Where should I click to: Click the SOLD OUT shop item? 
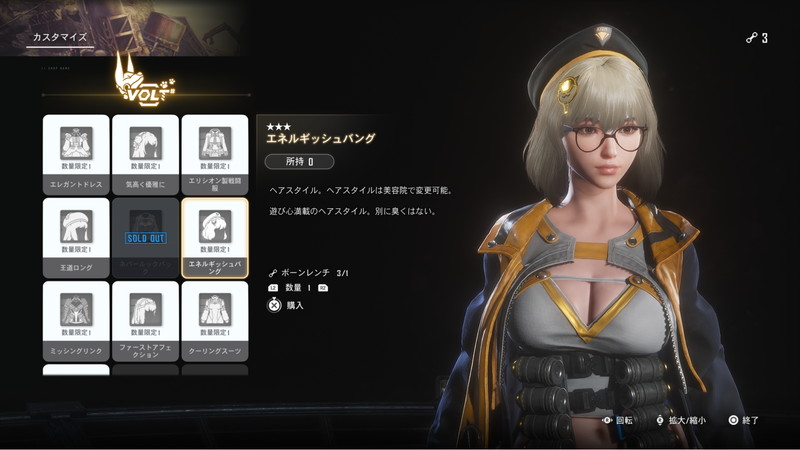tap(145, 237)
